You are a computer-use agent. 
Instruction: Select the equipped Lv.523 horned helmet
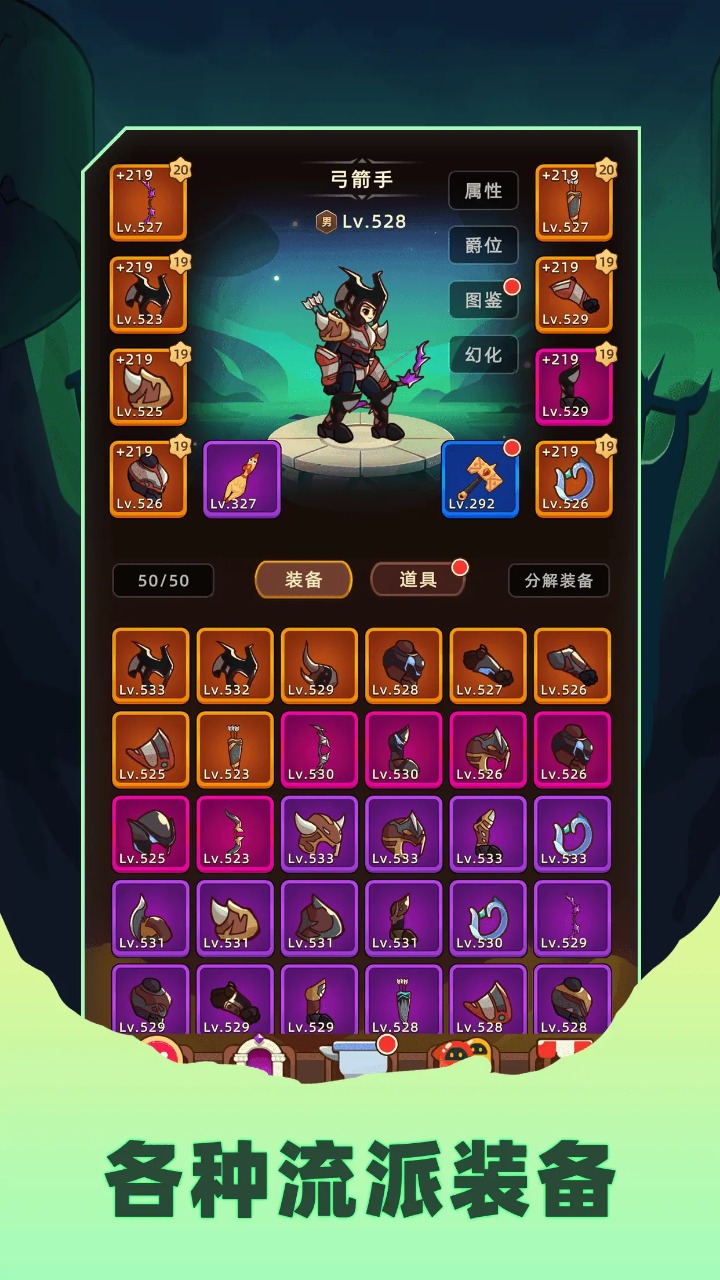[x=148, y=295]
